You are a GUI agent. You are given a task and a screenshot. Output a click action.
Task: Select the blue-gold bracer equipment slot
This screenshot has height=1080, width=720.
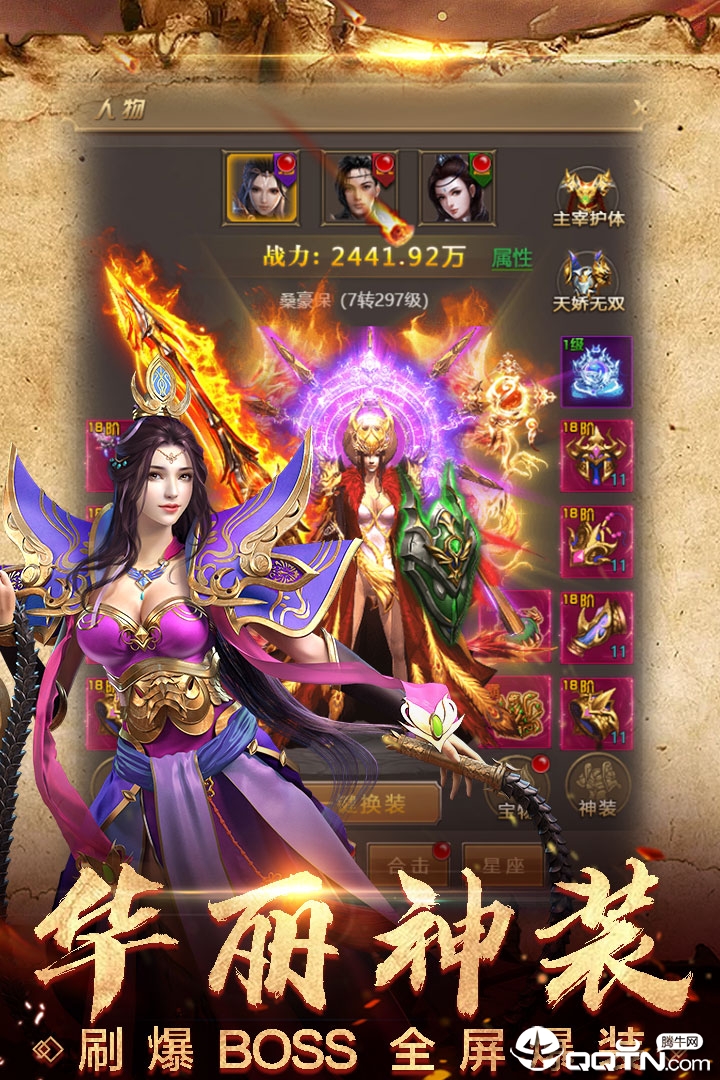596,627
